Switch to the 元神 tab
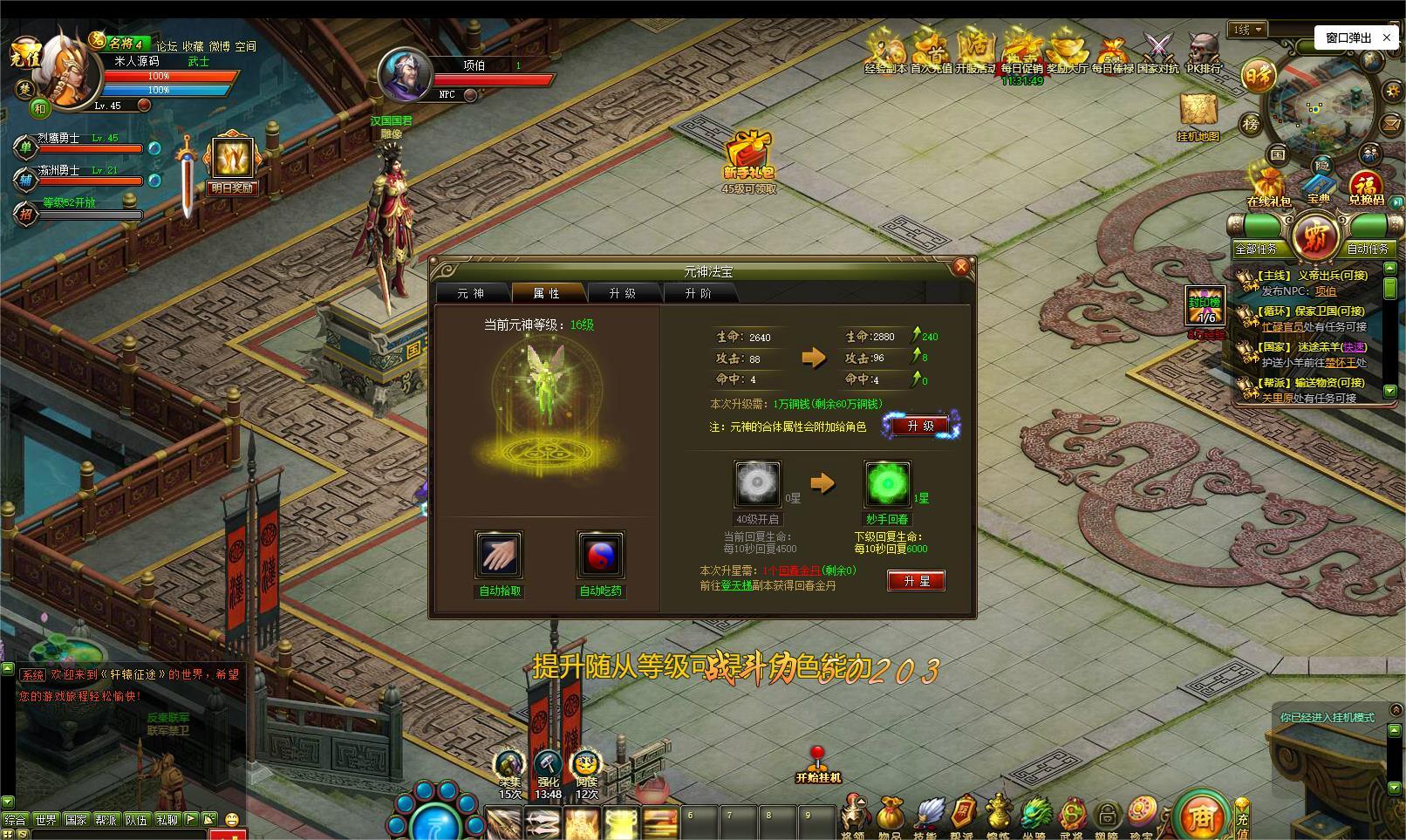Image resolution: width=1406 pixels, height=840 pixels. point(471,293)
